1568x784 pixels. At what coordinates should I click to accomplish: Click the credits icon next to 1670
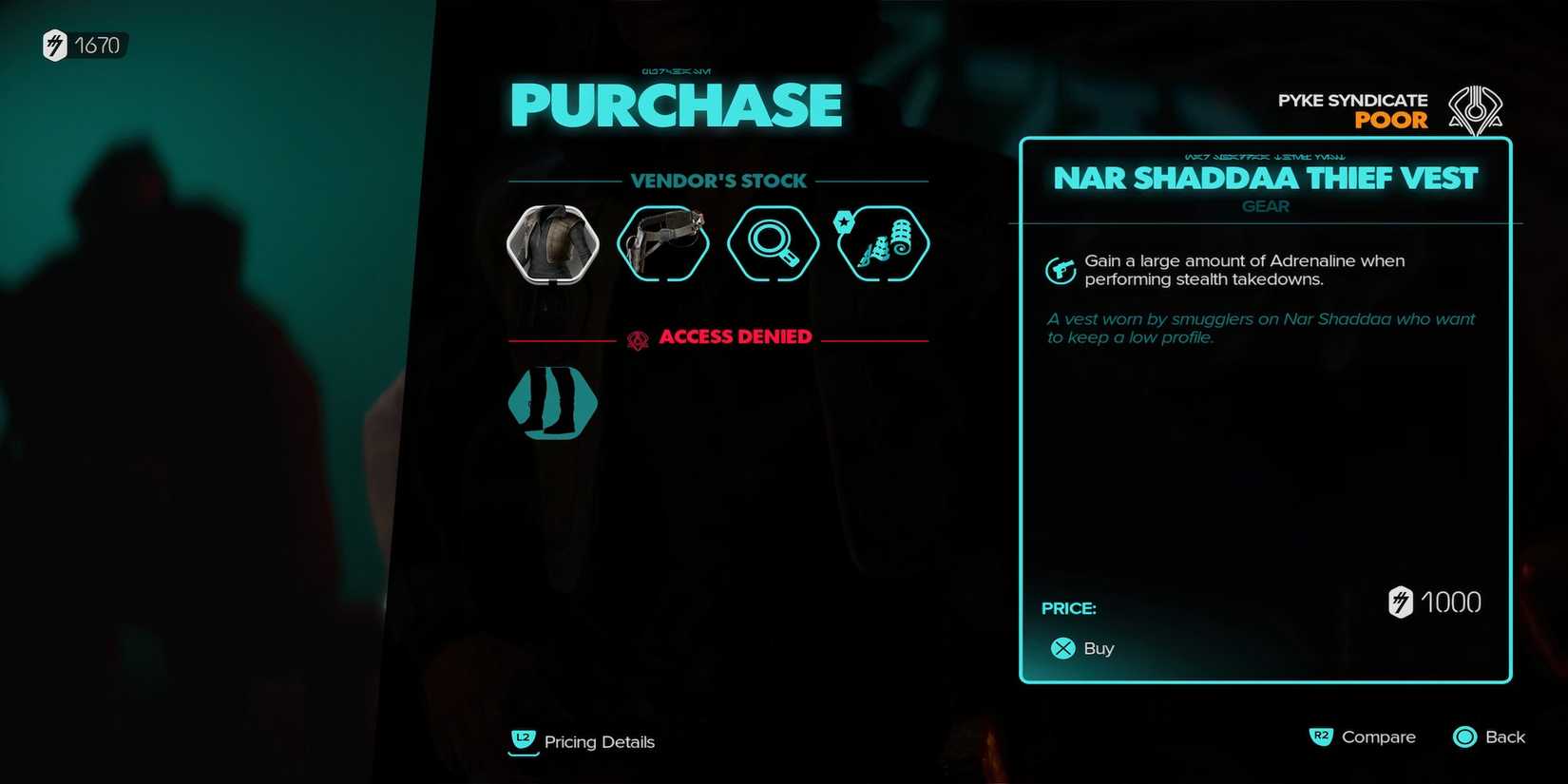pos(57,44)
